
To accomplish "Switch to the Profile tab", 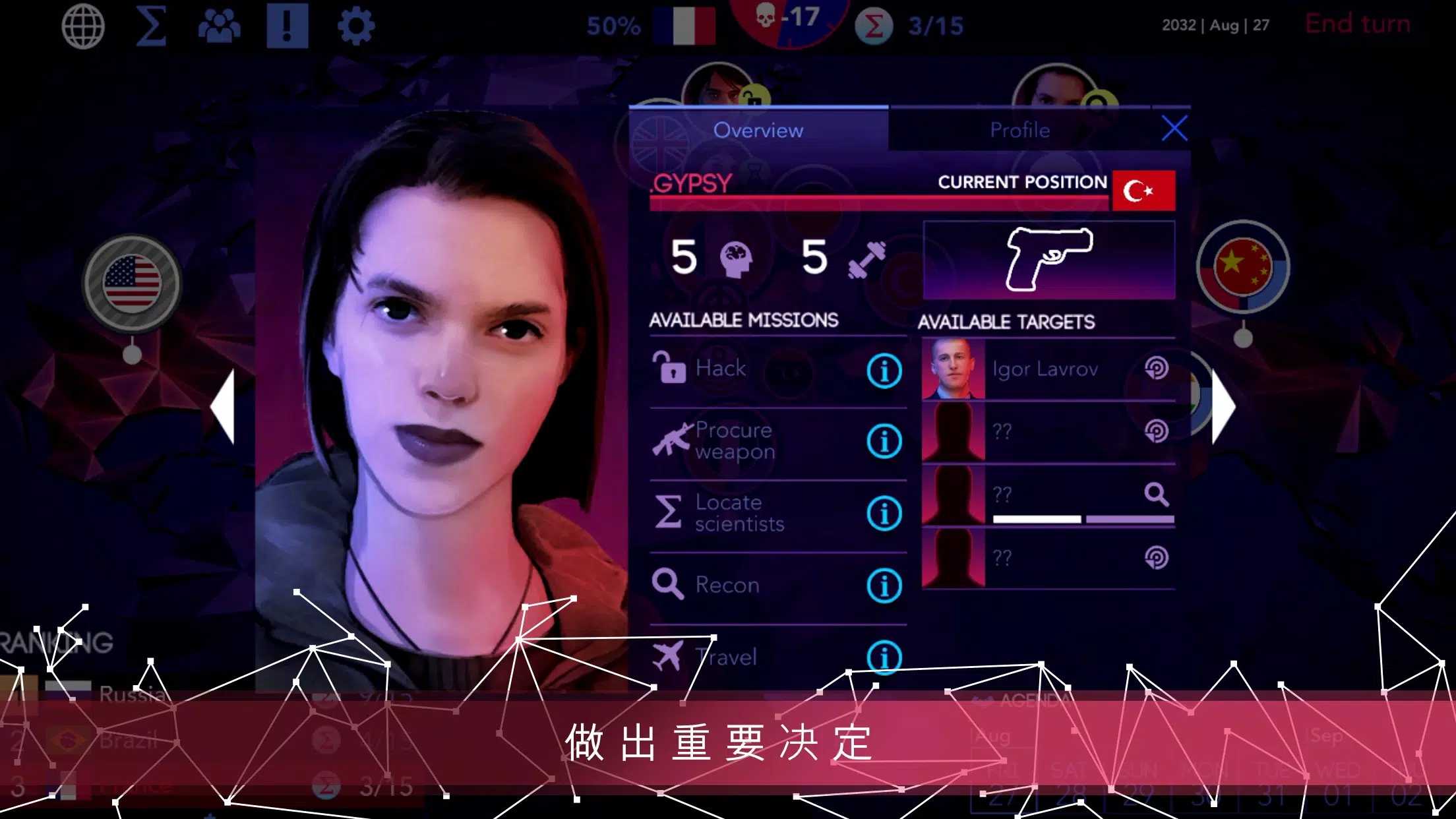I will [x=1019, y=130].
